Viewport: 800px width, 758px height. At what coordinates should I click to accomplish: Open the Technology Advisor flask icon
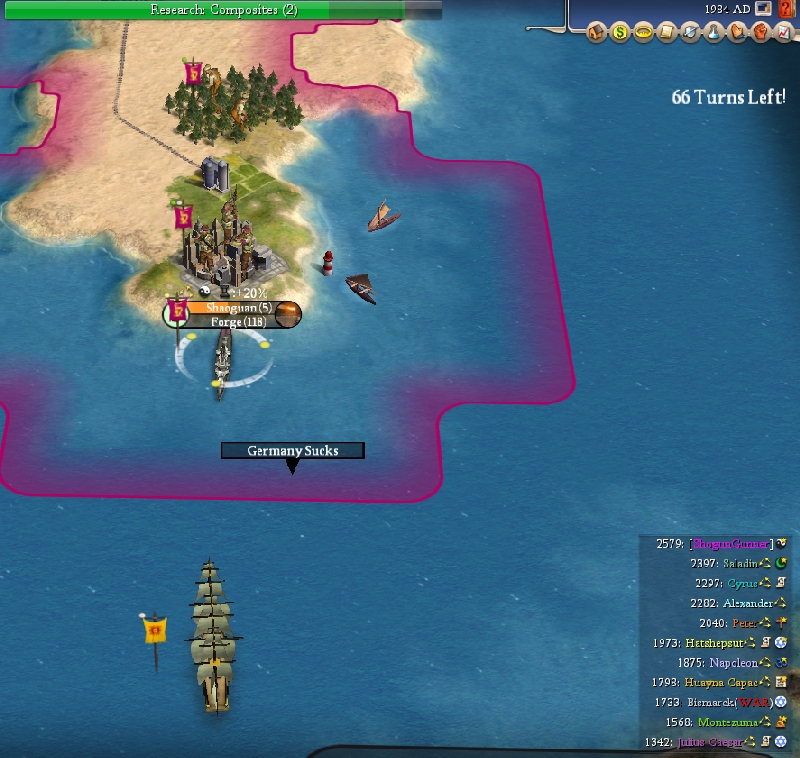[713, 33]
